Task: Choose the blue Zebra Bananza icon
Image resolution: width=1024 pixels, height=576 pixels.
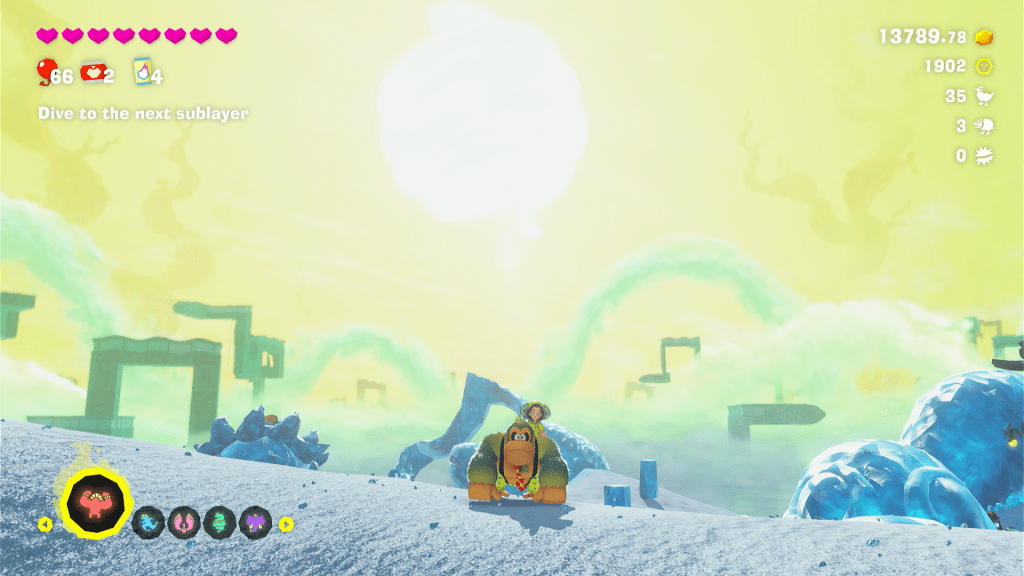Action: click(x=150, y=522)
